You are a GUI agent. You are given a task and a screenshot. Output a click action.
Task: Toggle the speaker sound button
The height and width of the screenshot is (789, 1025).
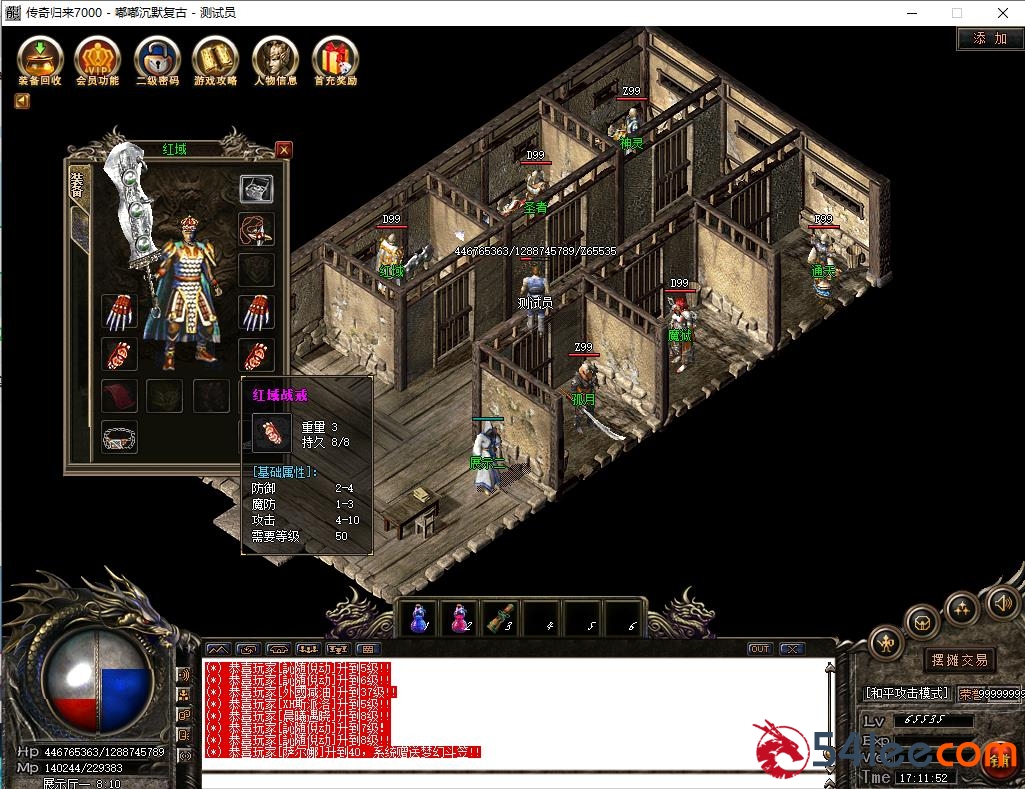pos(1003,603)
